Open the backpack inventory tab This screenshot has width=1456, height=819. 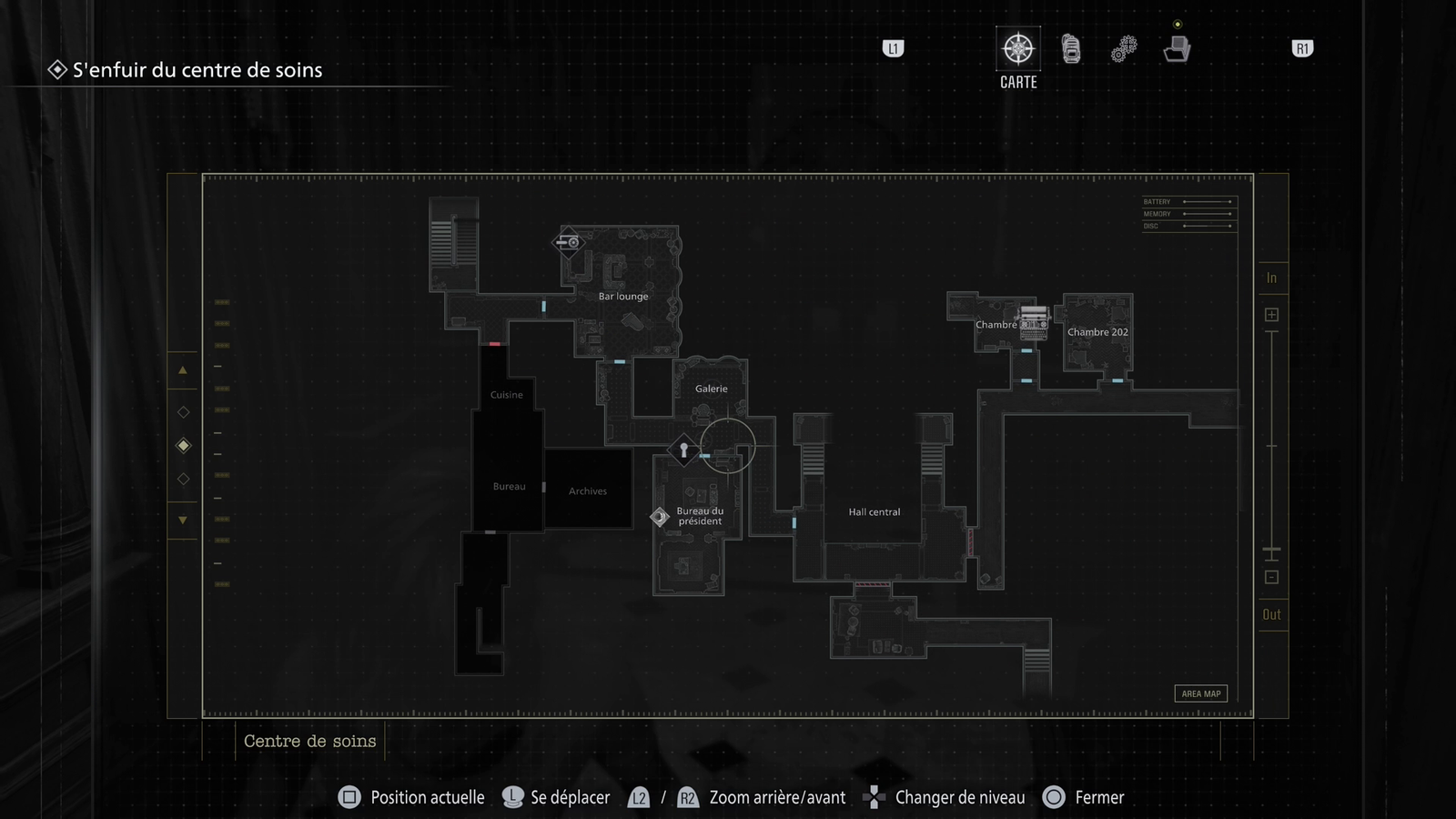pyautogui.click(x=1071, y=49)
